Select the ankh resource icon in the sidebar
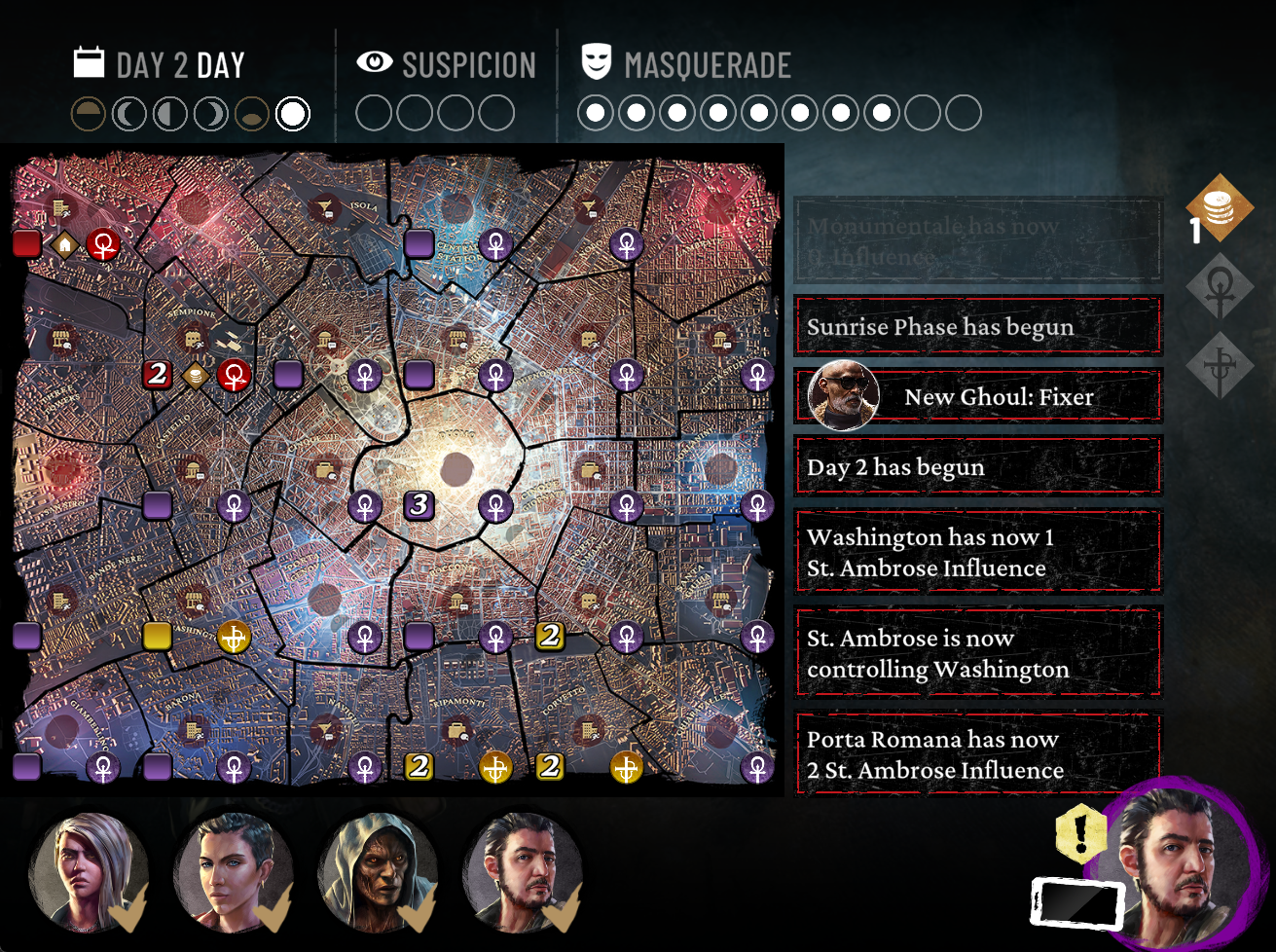This screenshot has width=1276, height=952. point(1220,287)
